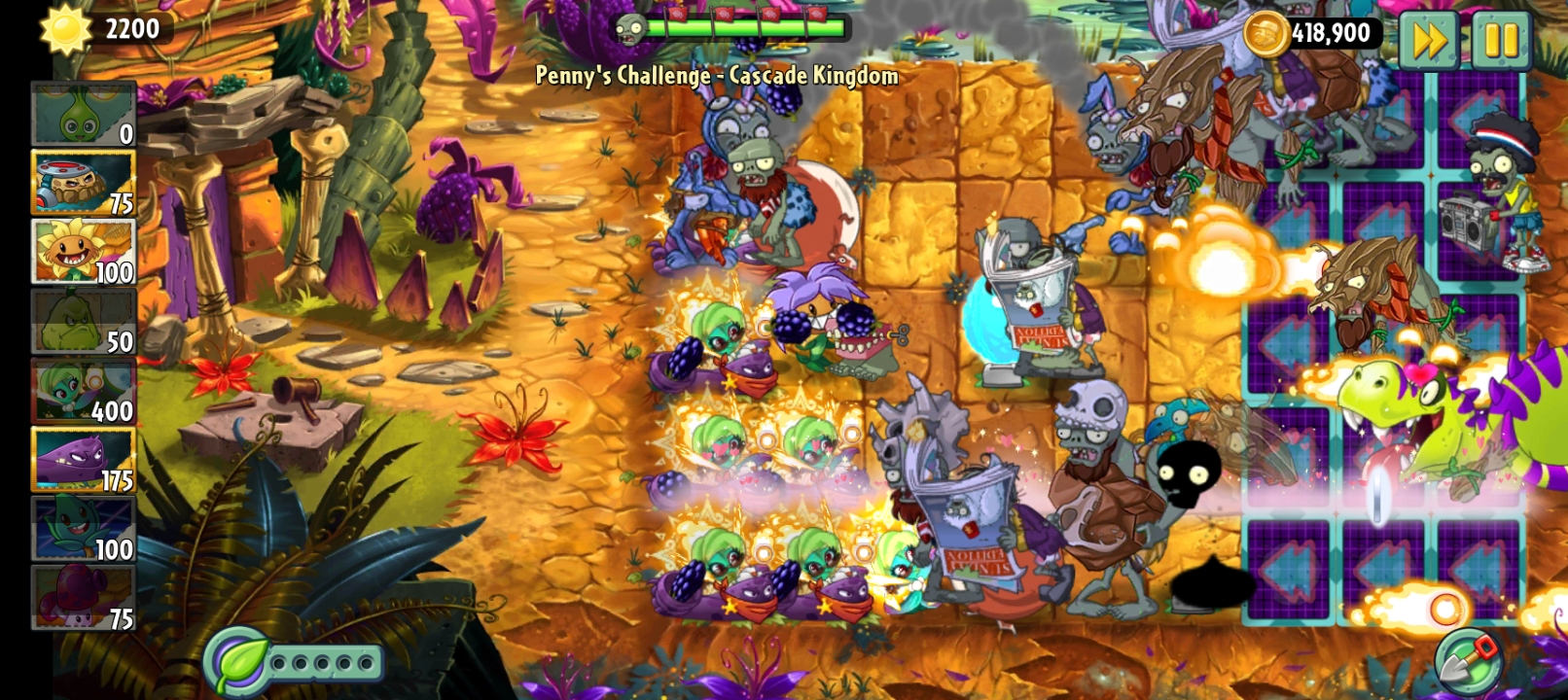The image size is (1568, 700).
Task: Select the green sprout seed packet costing 0
Action: tap(83, 115)
